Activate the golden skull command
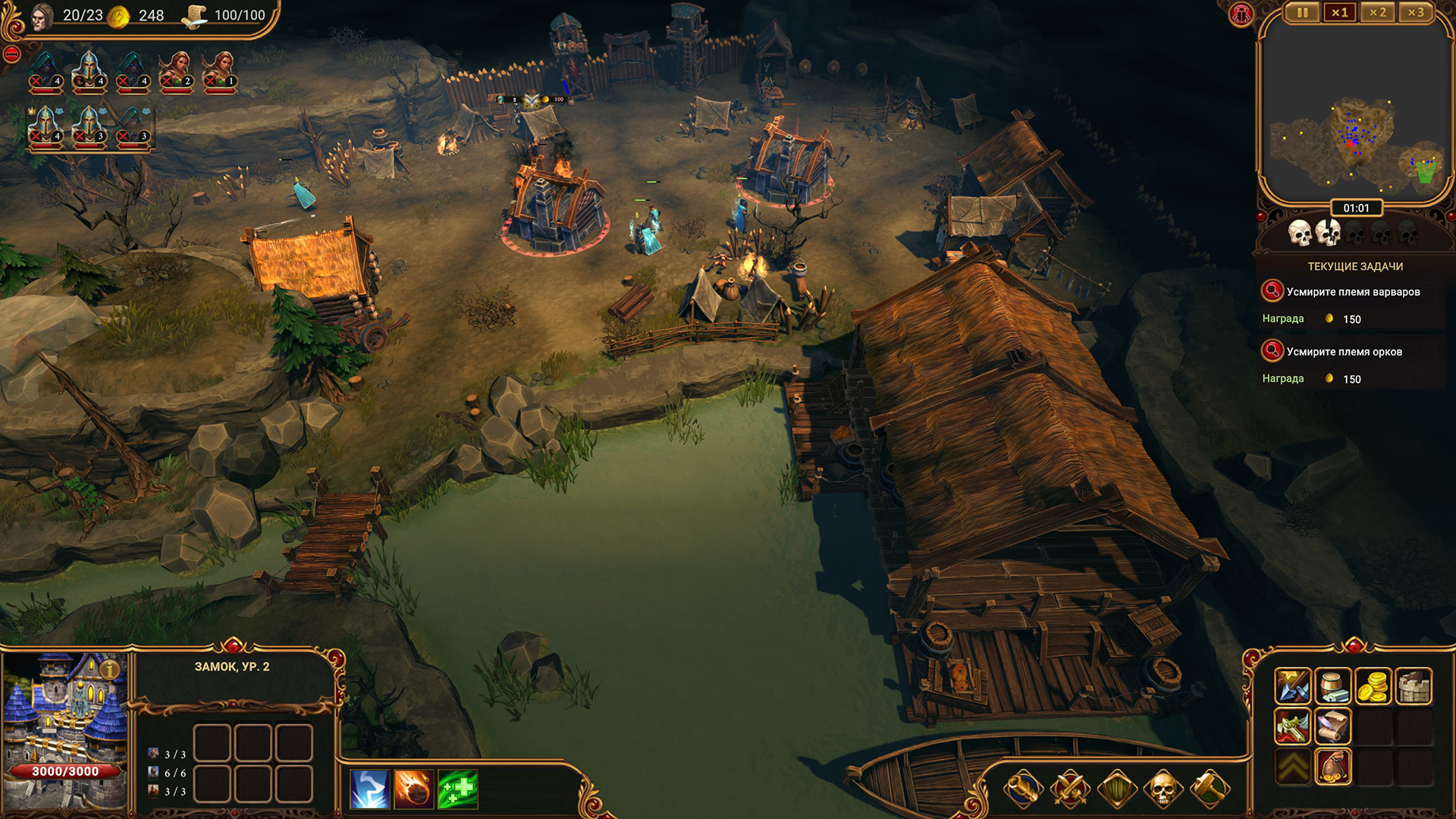 pyautogui.click(x=1163, y=789)
